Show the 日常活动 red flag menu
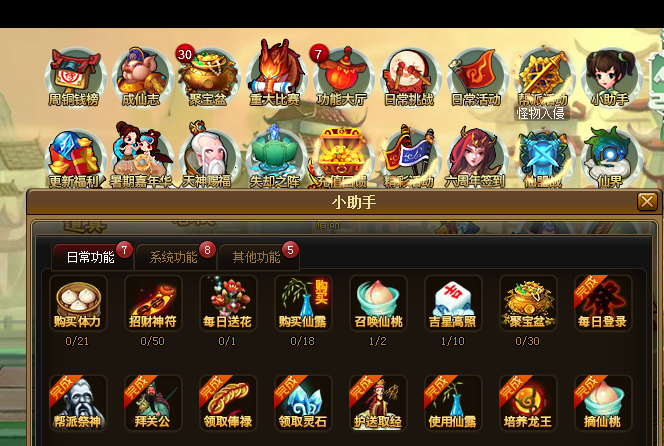Viewport: 664px width, 446px height. pos(476,75)
